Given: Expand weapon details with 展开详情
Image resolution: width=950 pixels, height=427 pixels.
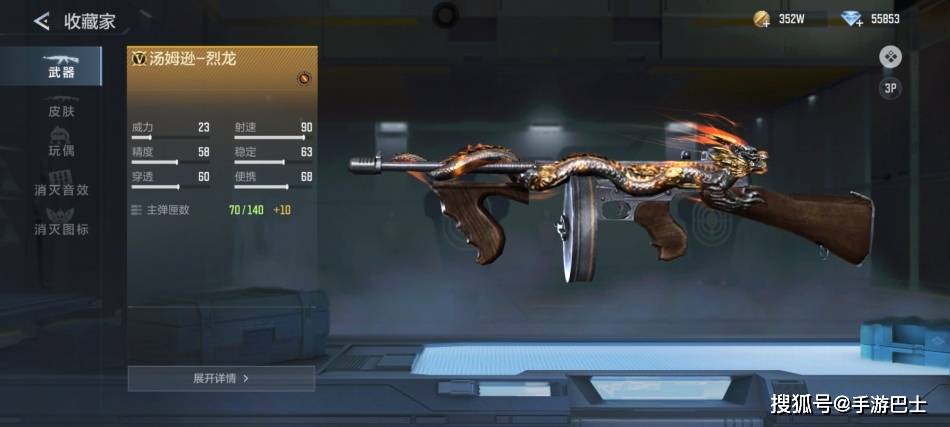Looking at the screenshot, I should 221,378.
